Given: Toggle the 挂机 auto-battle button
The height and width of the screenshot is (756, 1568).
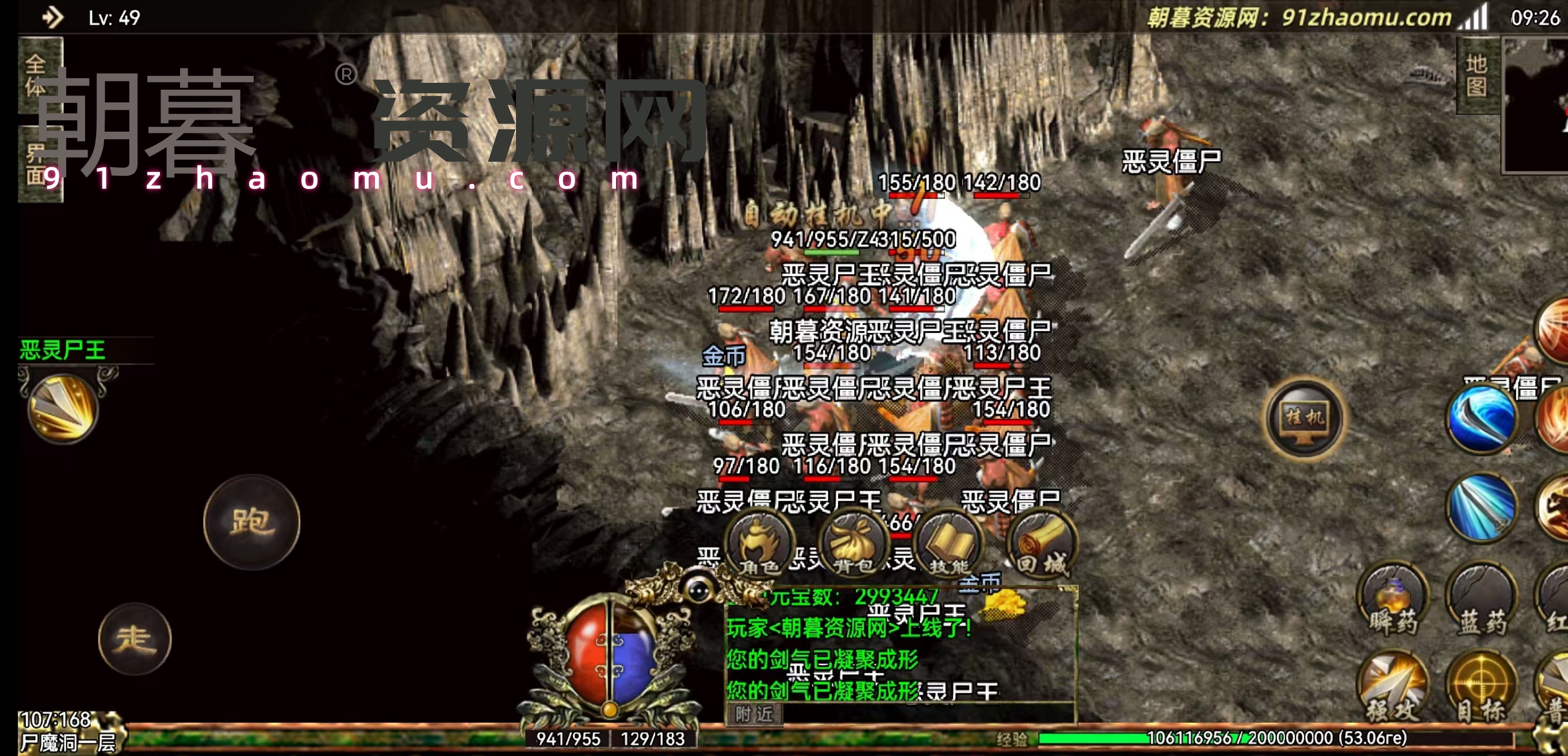Looking at the screenshot, I should click(x=1304, y=418).
